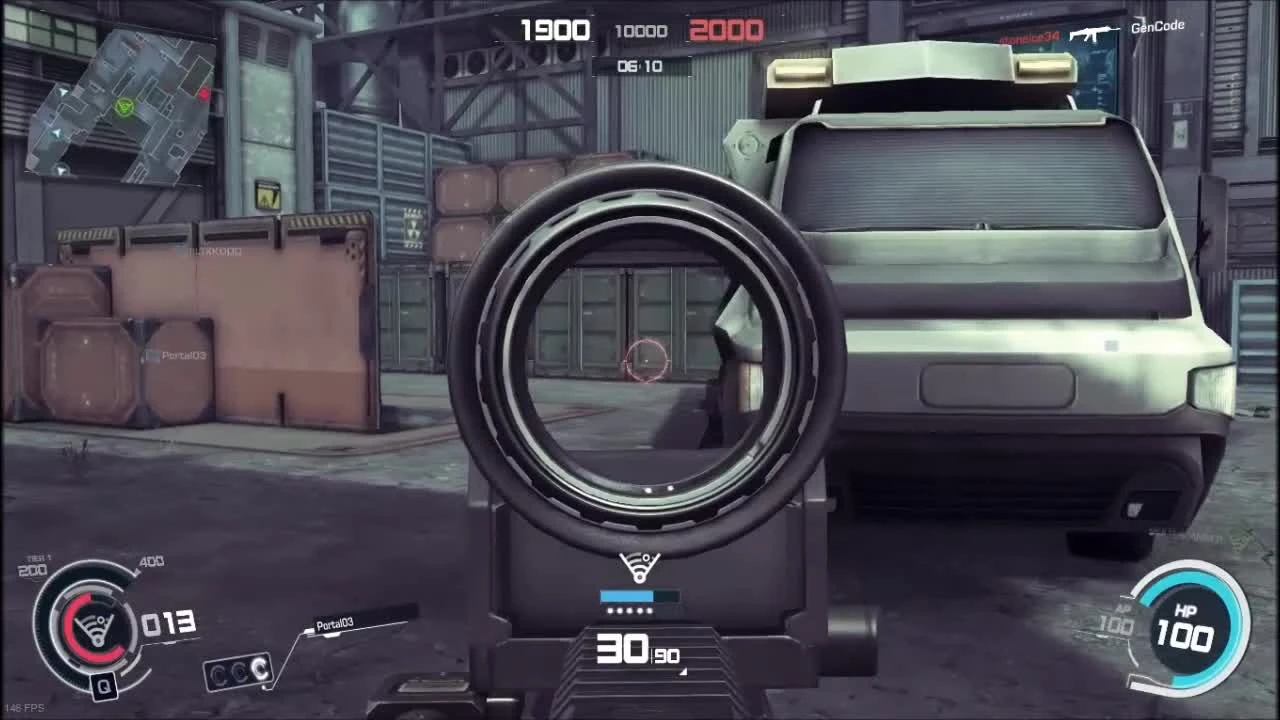Click the drone icon inside the skill gauge

97,627
